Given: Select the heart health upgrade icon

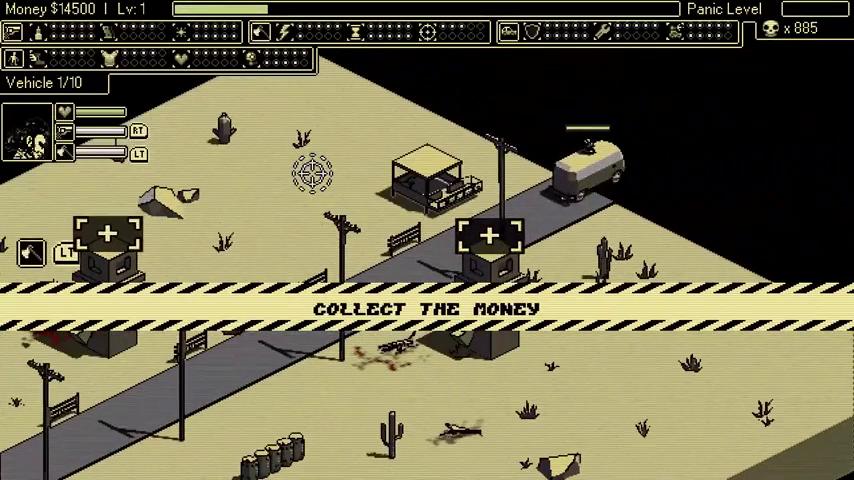Looking at the screenshot, I should click(181, 59).
